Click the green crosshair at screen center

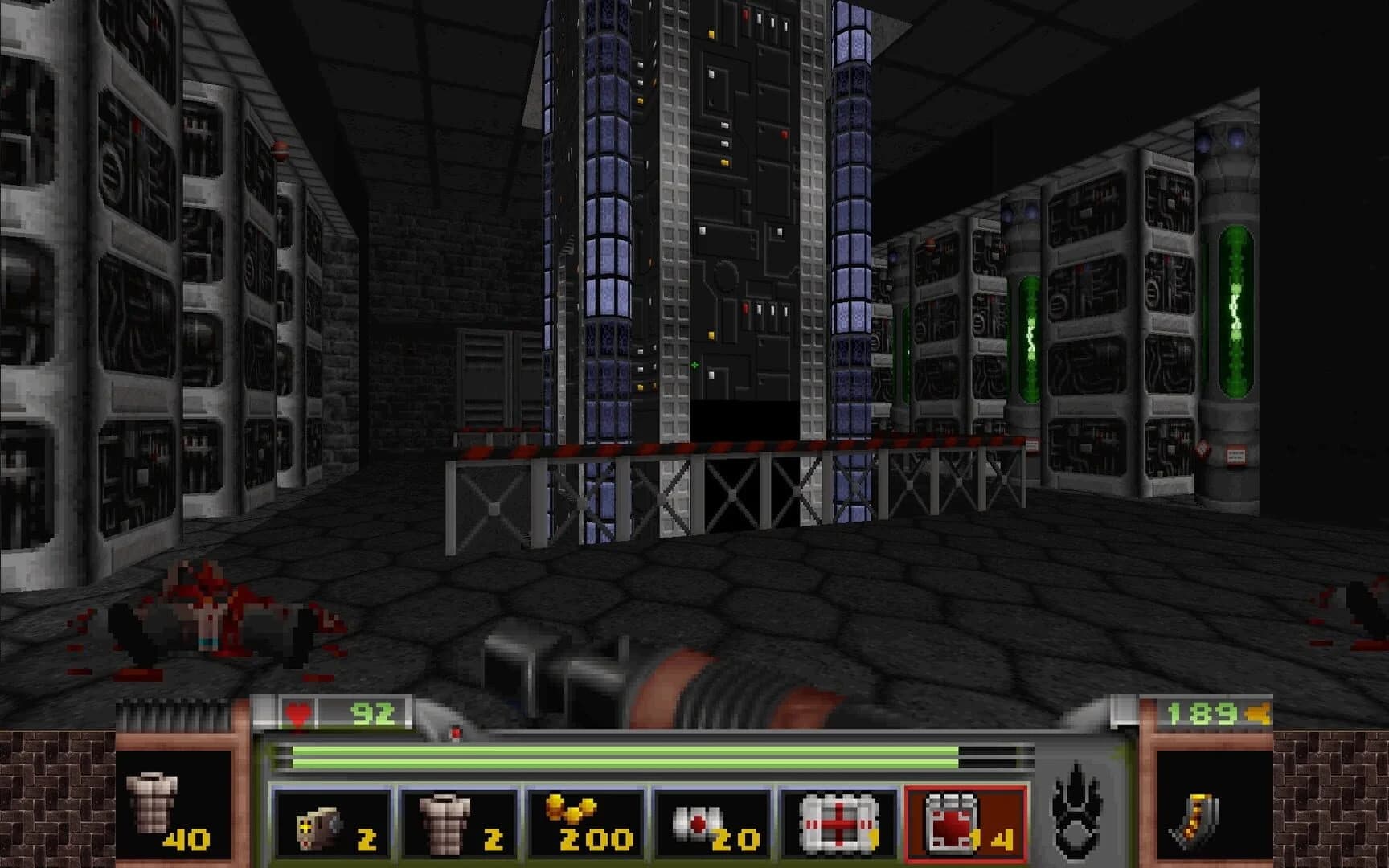point(694,364)
